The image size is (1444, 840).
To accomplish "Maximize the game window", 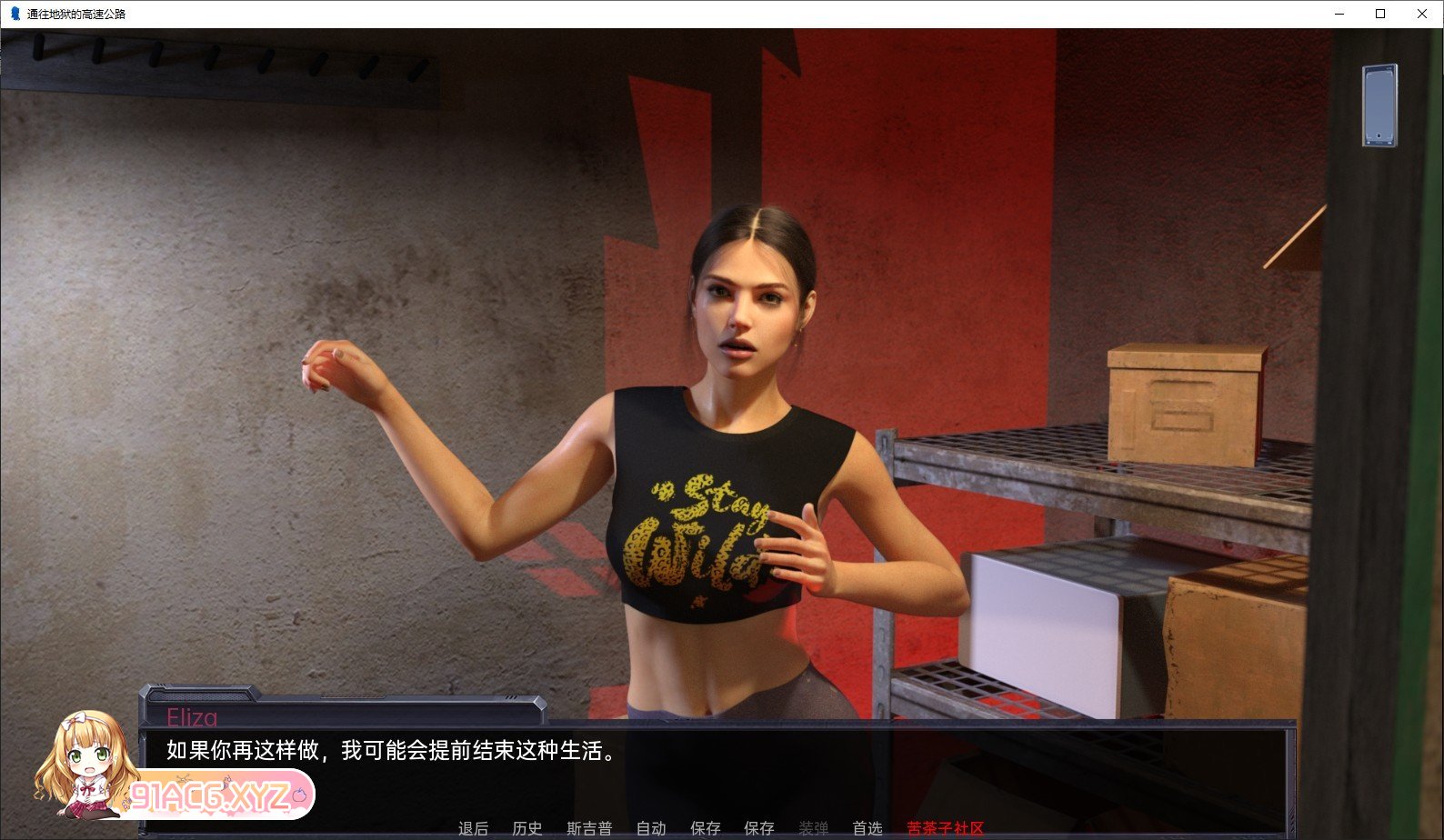I will click(1380, 14).
